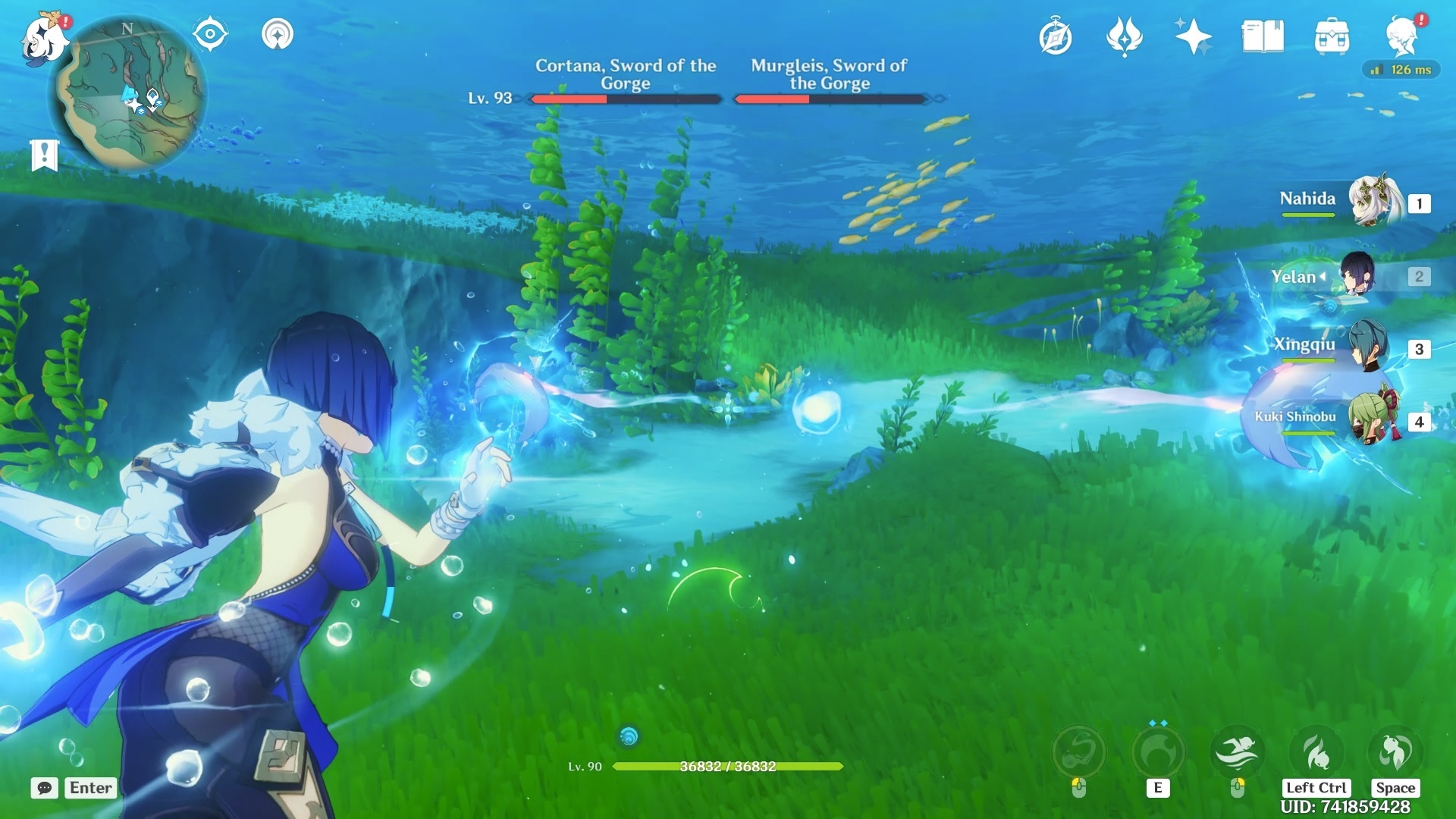This screenshot has height=819, width=1456.
Task: Switch to Nahida in the party
Action: point(1373,202)
